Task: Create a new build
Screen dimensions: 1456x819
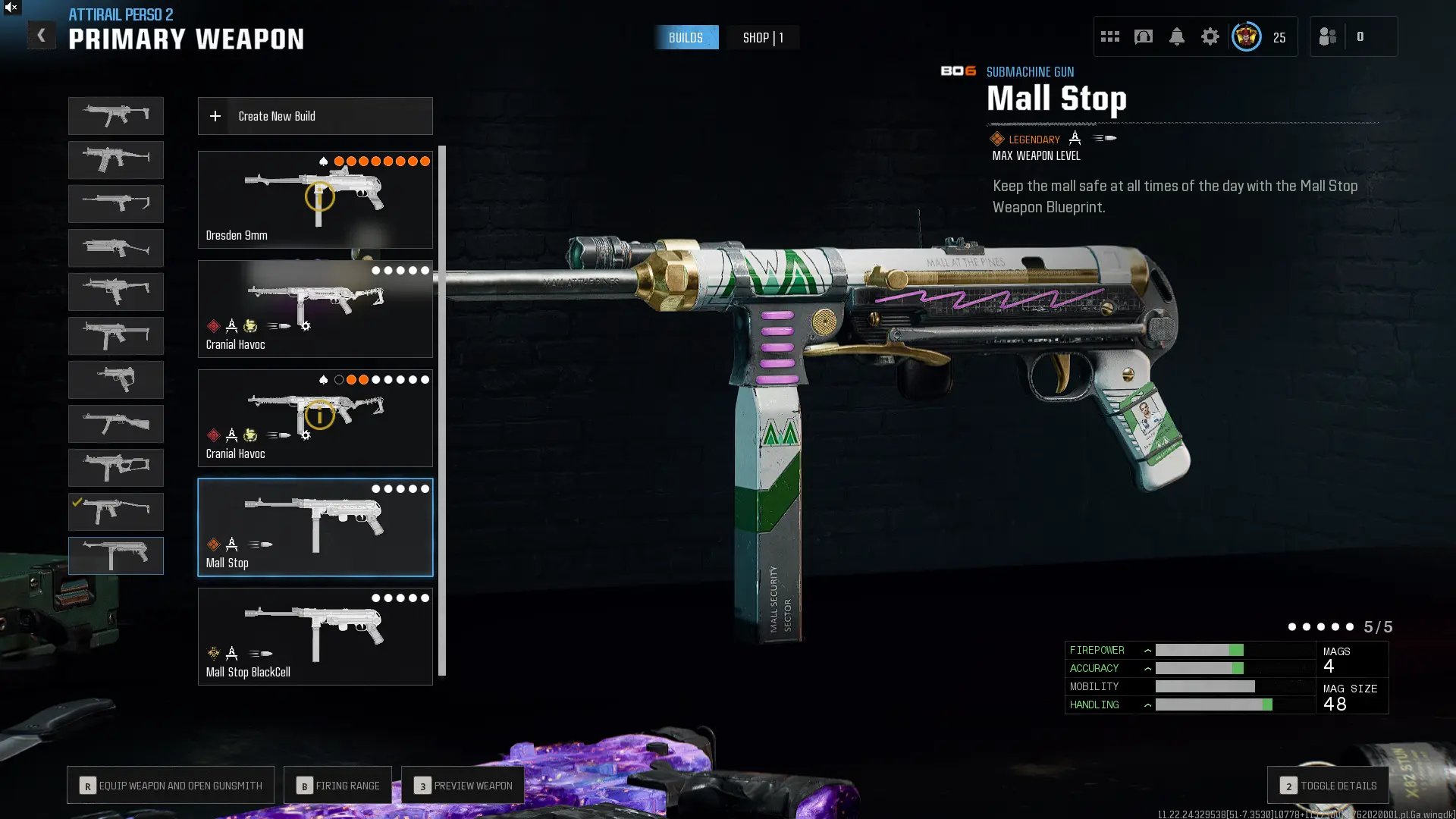Action: 315,116
